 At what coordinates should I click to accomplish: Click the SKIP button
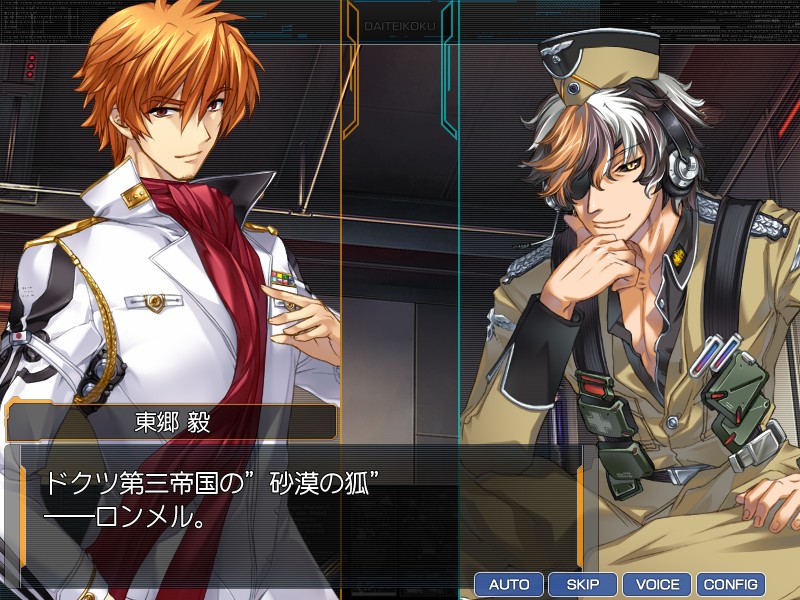click(x=583, y=584)
